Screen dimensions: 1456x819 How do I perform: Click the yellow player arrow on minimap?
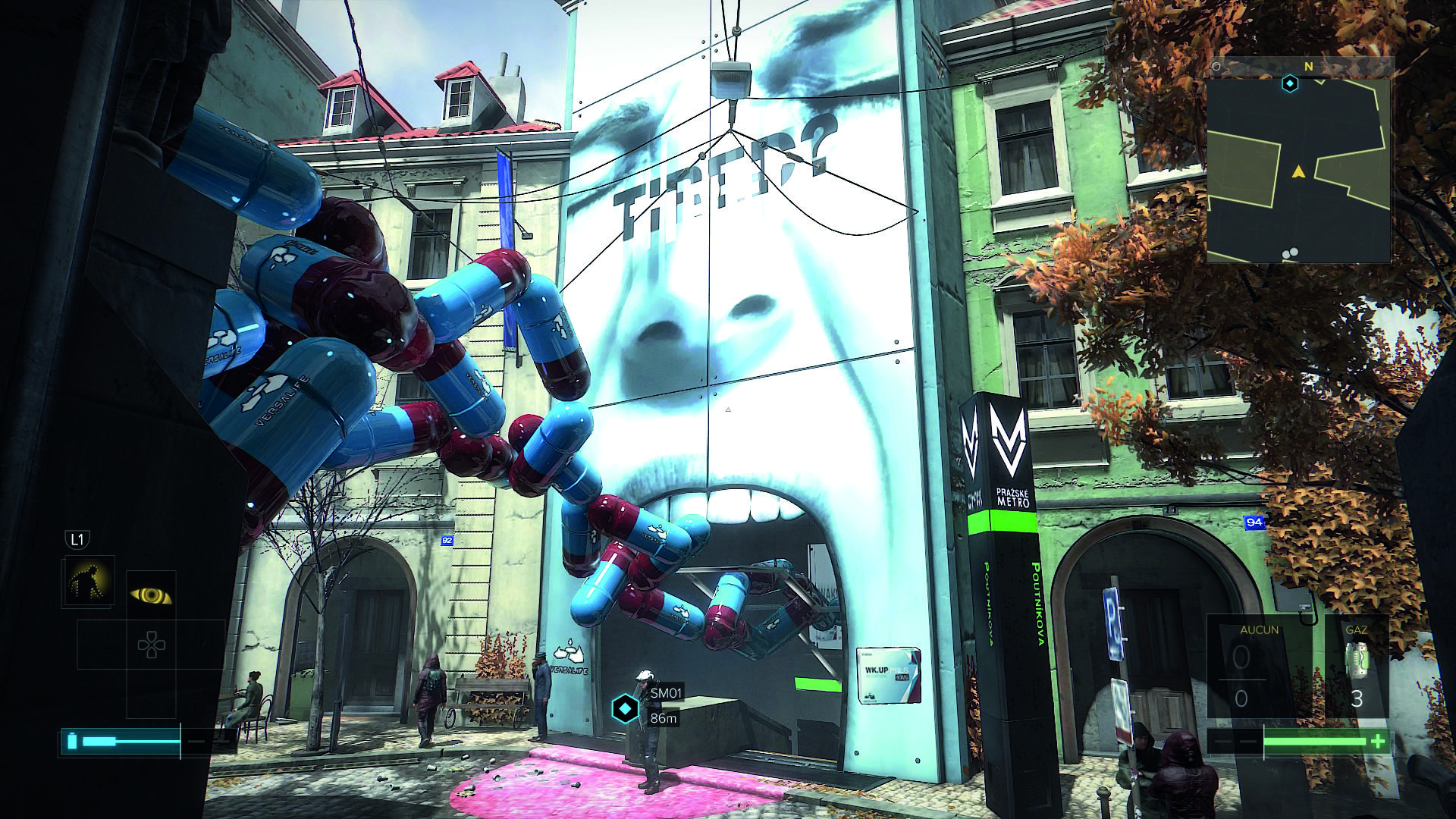1298,172
